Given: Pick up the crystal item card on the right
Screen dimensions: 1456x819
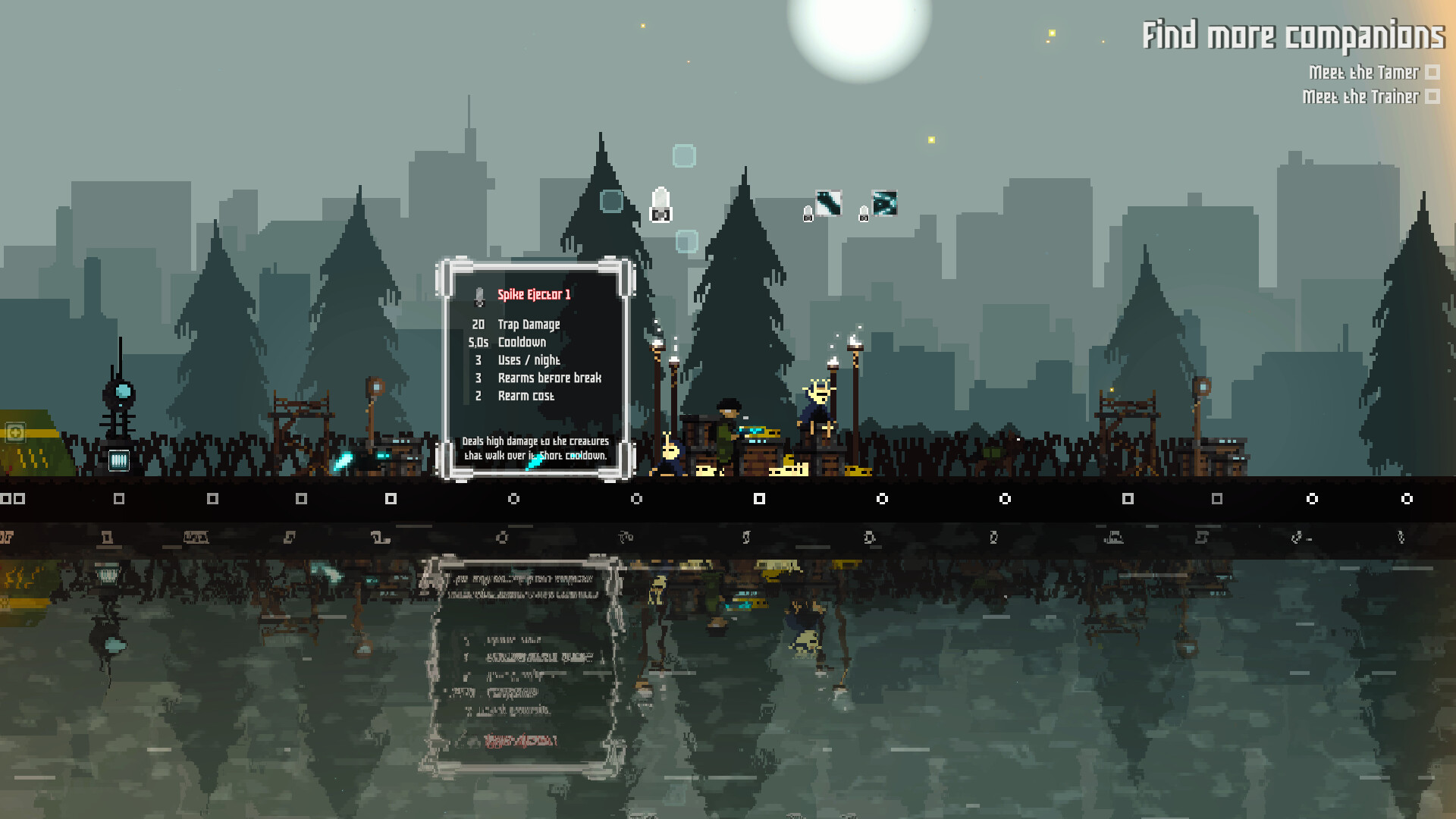Looking at the screenshot, I should pyautogui.click(x=885, y=203).
